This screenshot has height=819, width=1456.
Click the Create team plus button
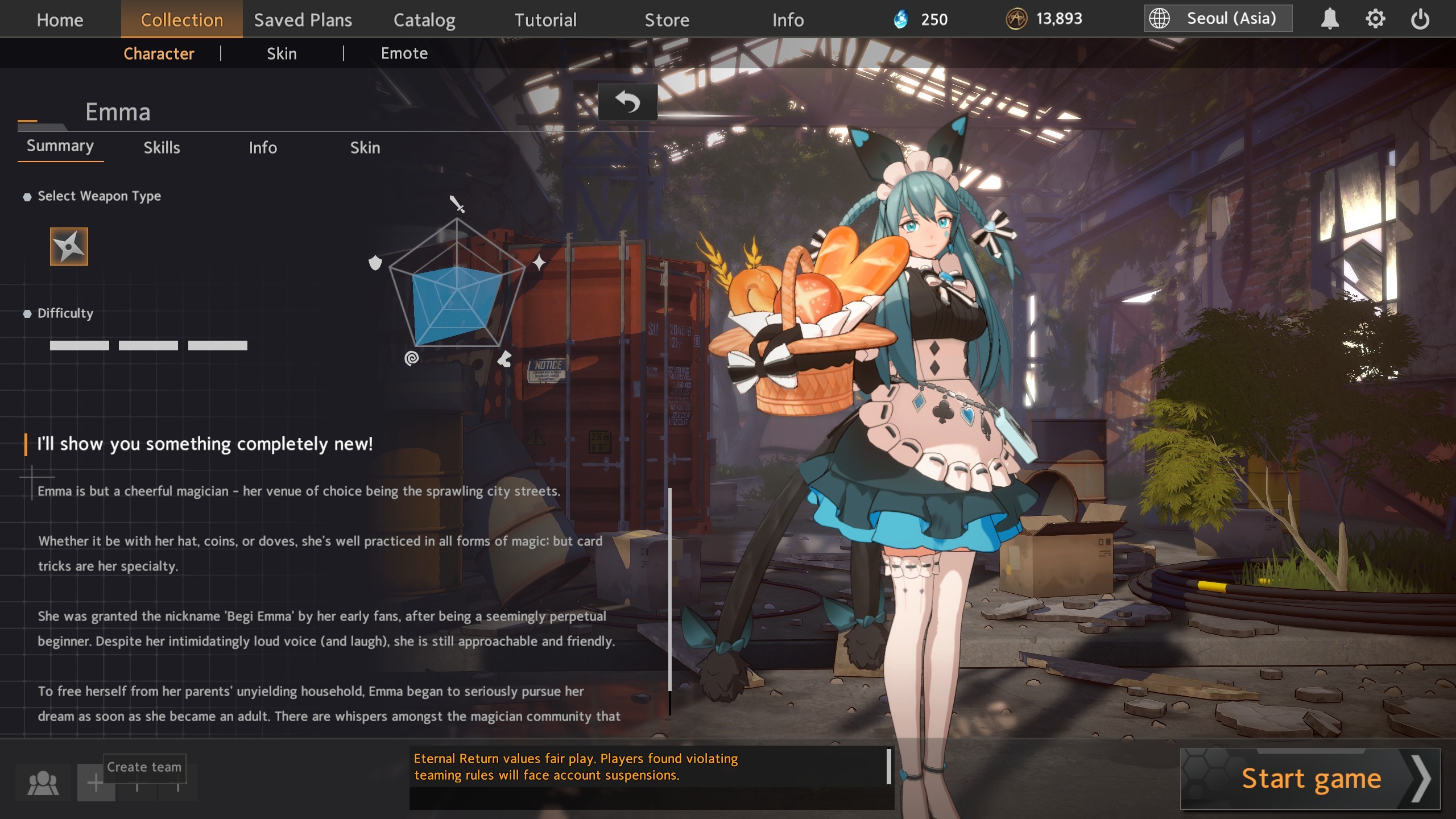[96, 783]
